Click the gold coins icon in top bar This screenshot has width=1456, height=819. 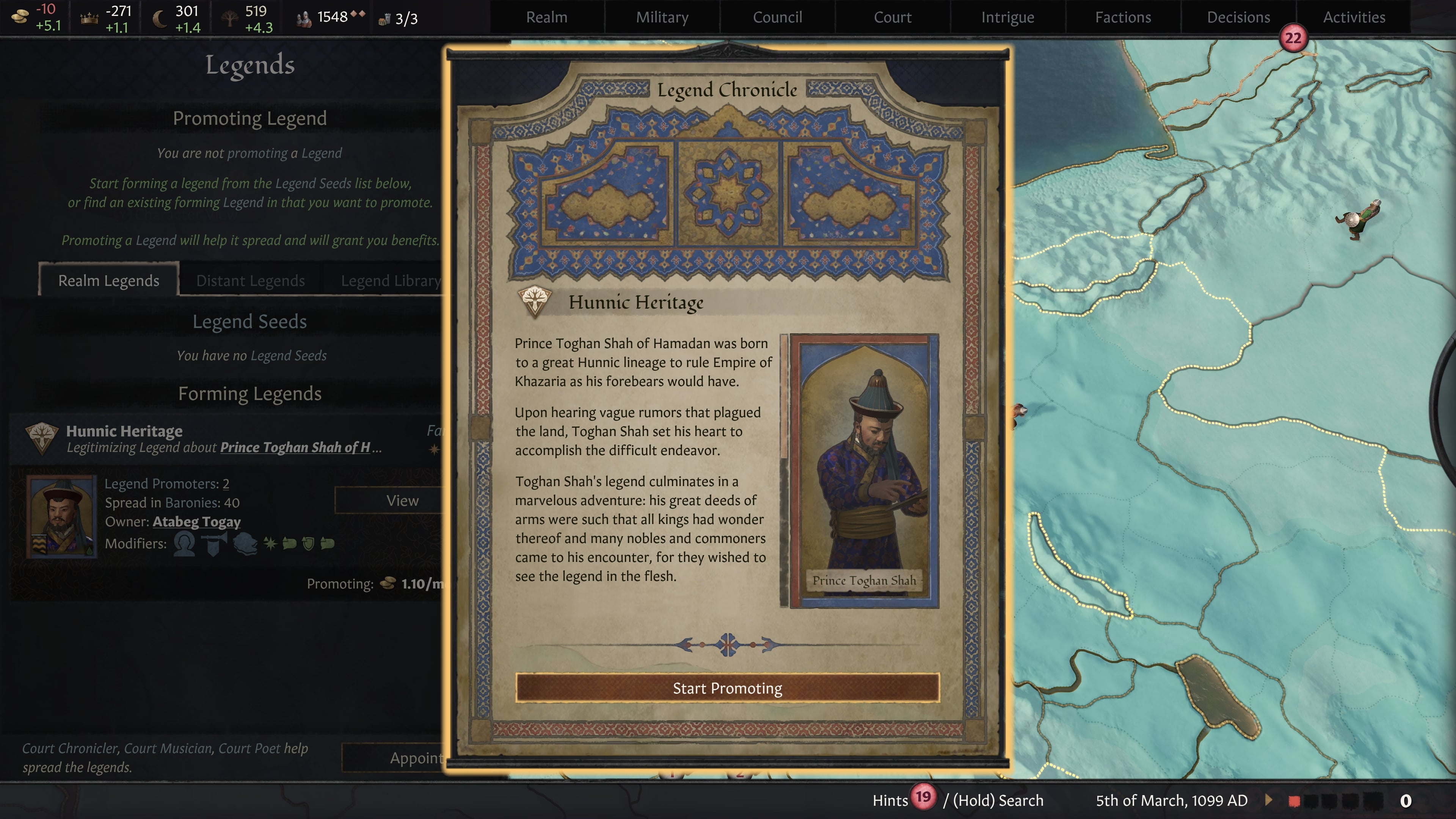[20, 16]
